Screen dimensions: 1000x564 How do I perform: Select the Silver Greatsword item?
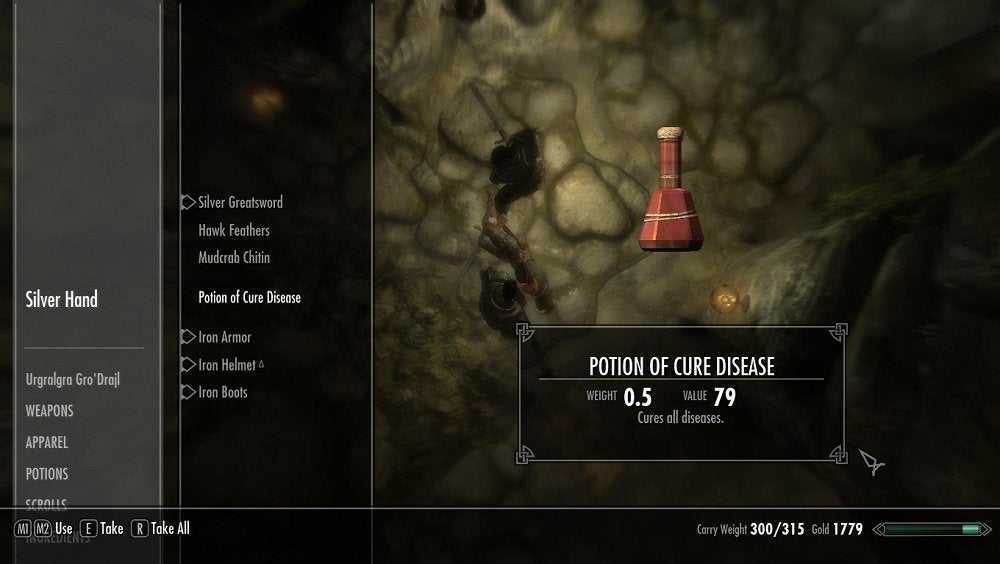[240, 202]
